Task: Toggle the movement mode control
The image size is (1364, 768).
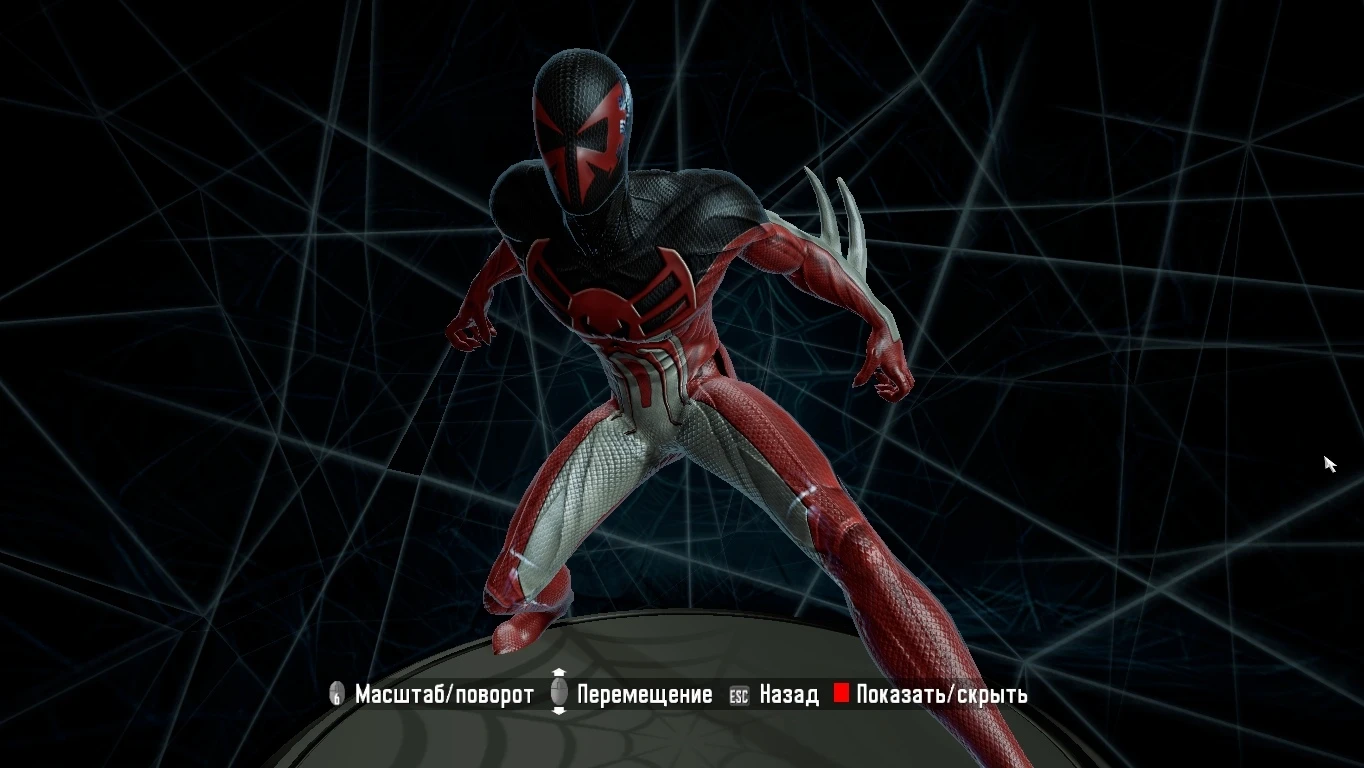Action: pyautogui.click(x=646, y=694)
